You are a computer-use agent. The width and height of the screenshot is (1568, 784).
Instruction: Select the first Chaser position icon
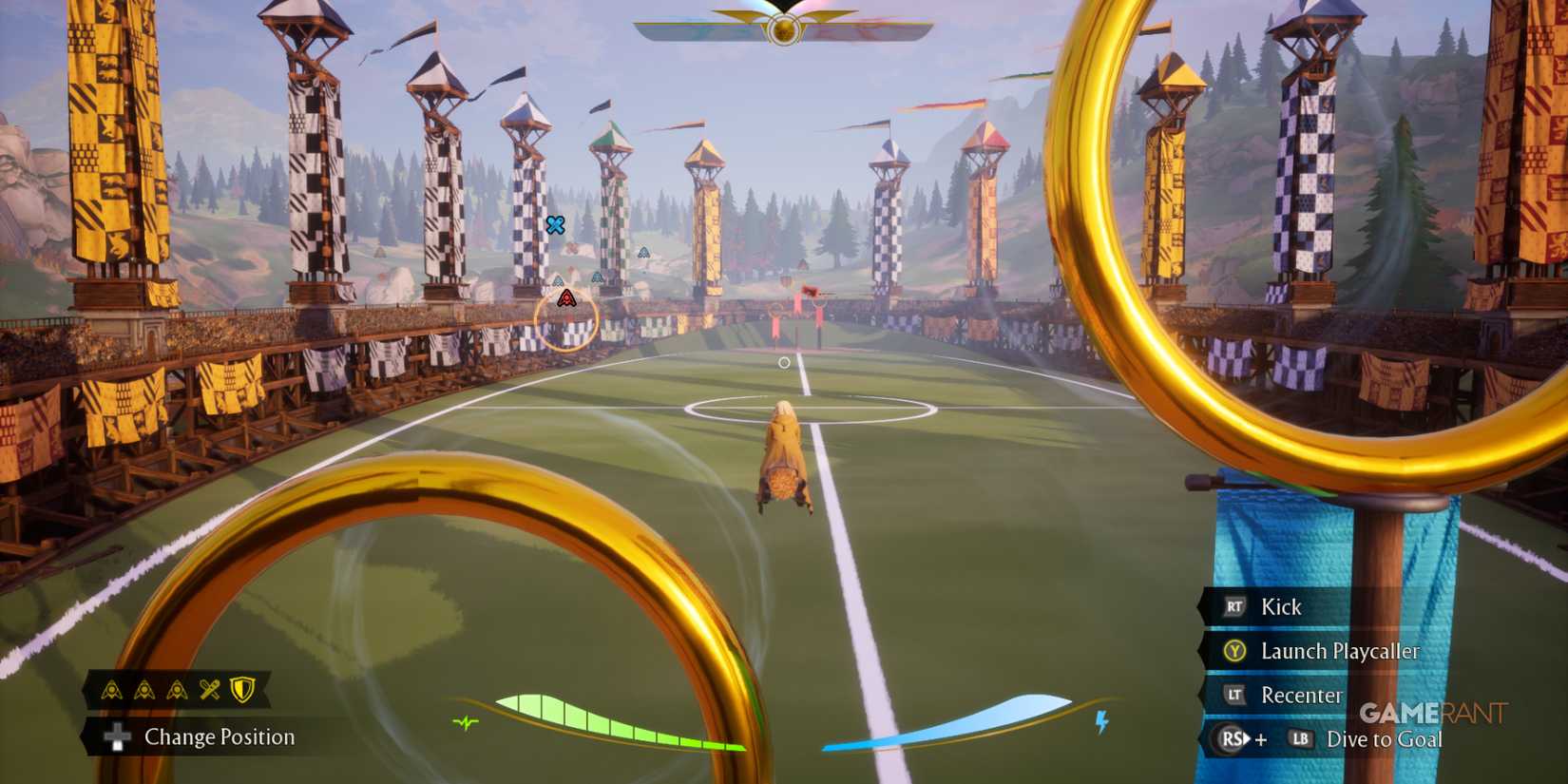click(112, 689)
